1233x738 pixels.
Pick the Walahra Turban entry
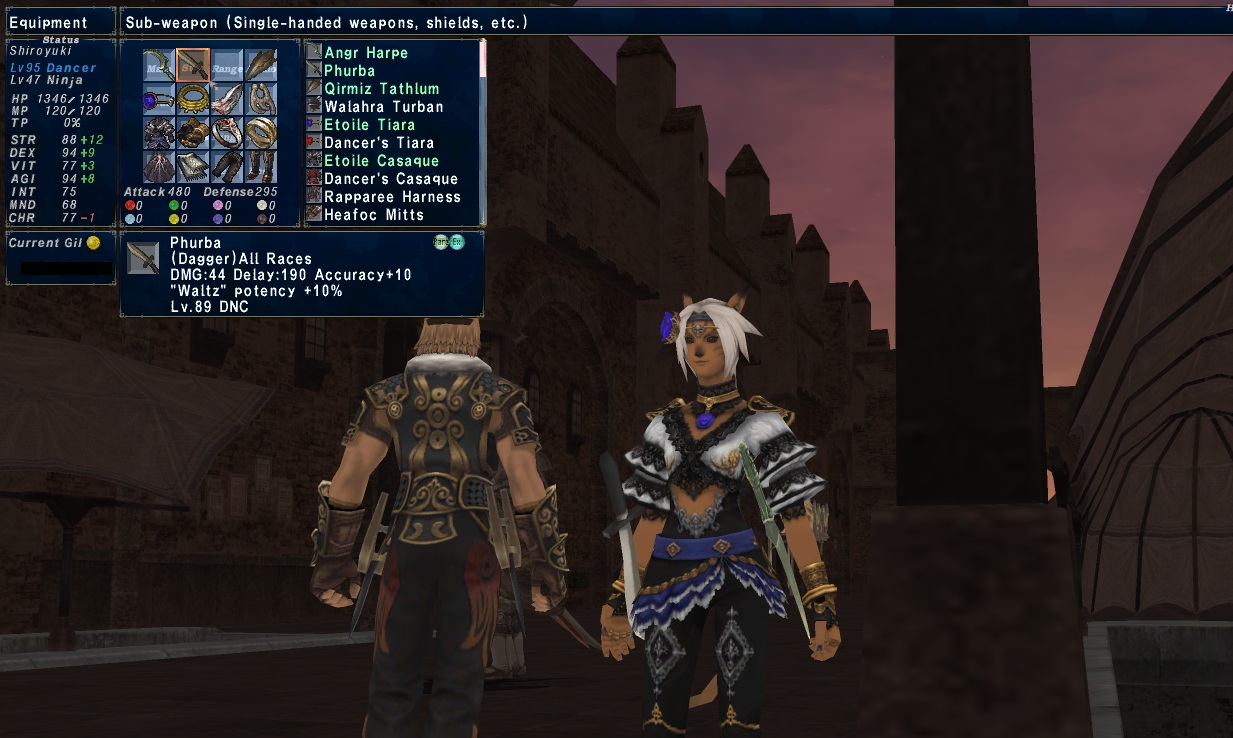point(383,107)
